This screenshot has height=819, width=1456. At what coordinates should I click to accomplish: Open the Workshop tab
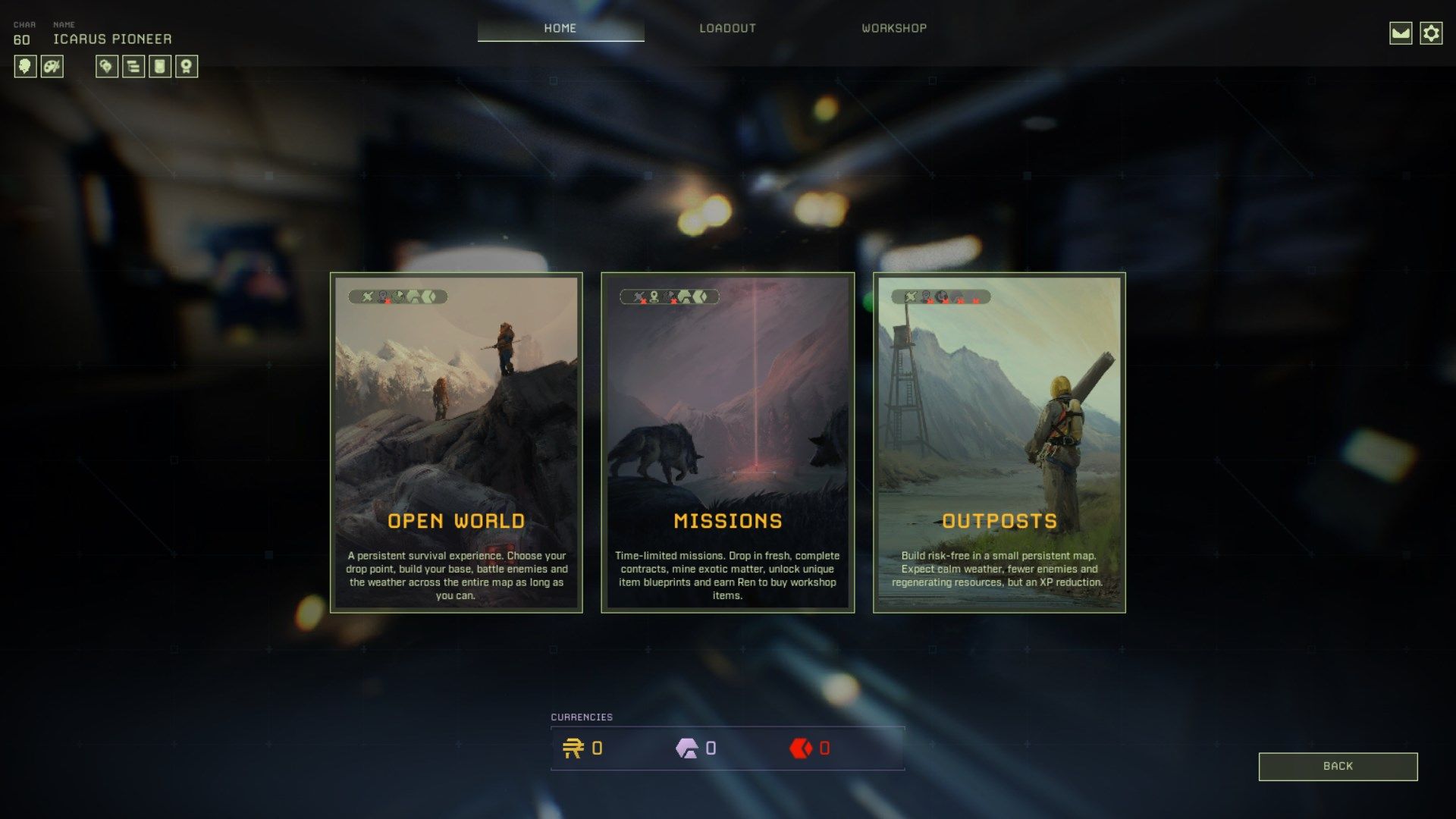894,28
